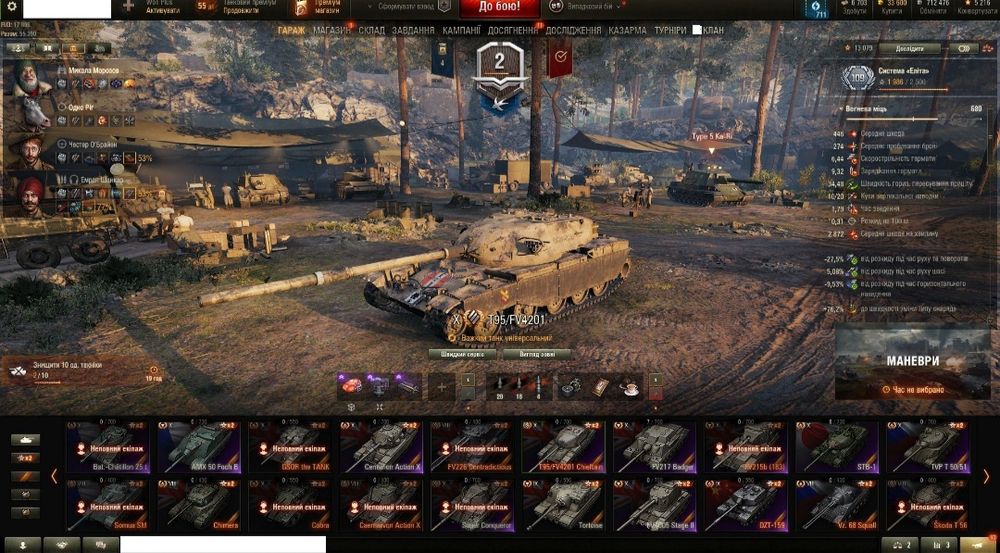Image resolution: width=1000 pixels, height=553 pixels.
Task: Open the Магазин tab
Action: [x=332, y=31]
